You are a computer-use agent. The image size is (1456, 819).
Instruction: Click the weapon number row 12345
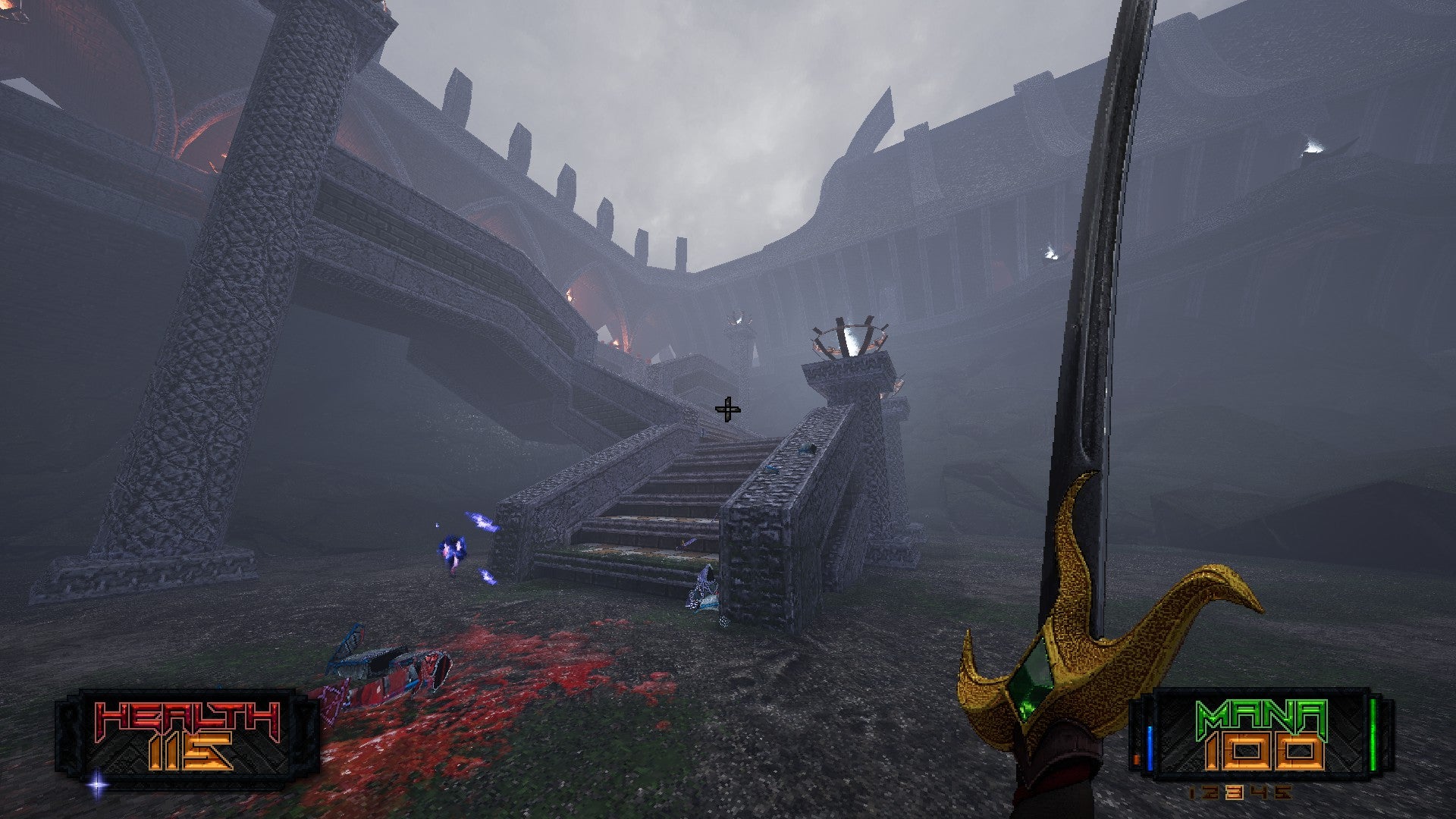coord(1239,792)
